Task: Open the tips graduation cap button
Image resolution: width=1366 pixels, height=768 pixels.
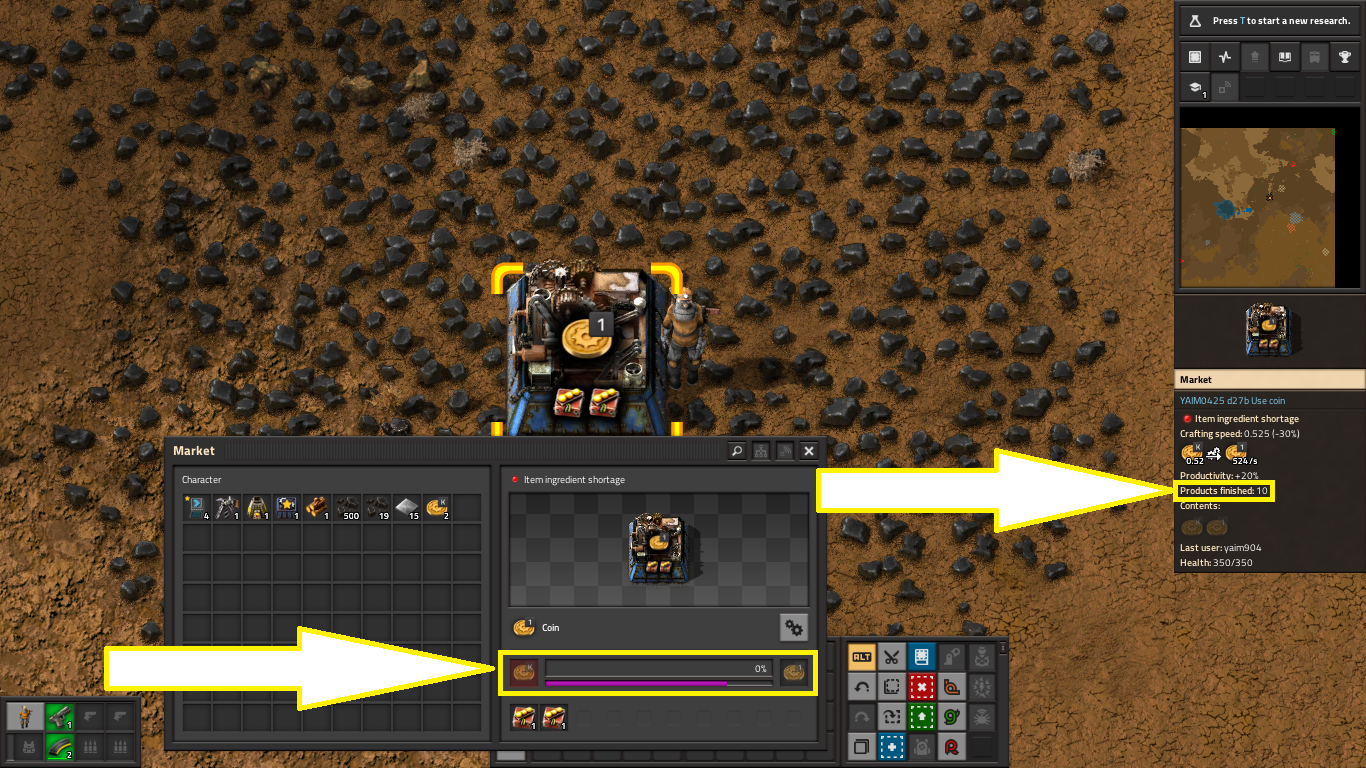Action: click(1194, 88)
